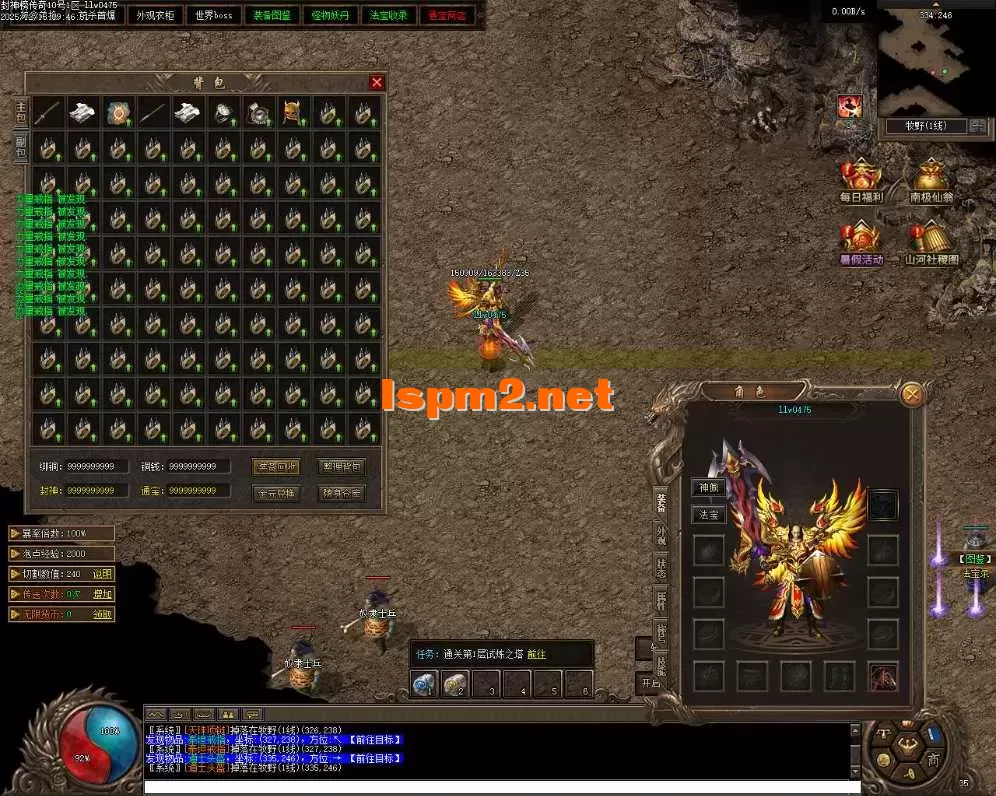Image resolution: width=996 pixels, height=796 pixels.
Task: Click the 整理背包 sort bag button
Action: point(341,466)
